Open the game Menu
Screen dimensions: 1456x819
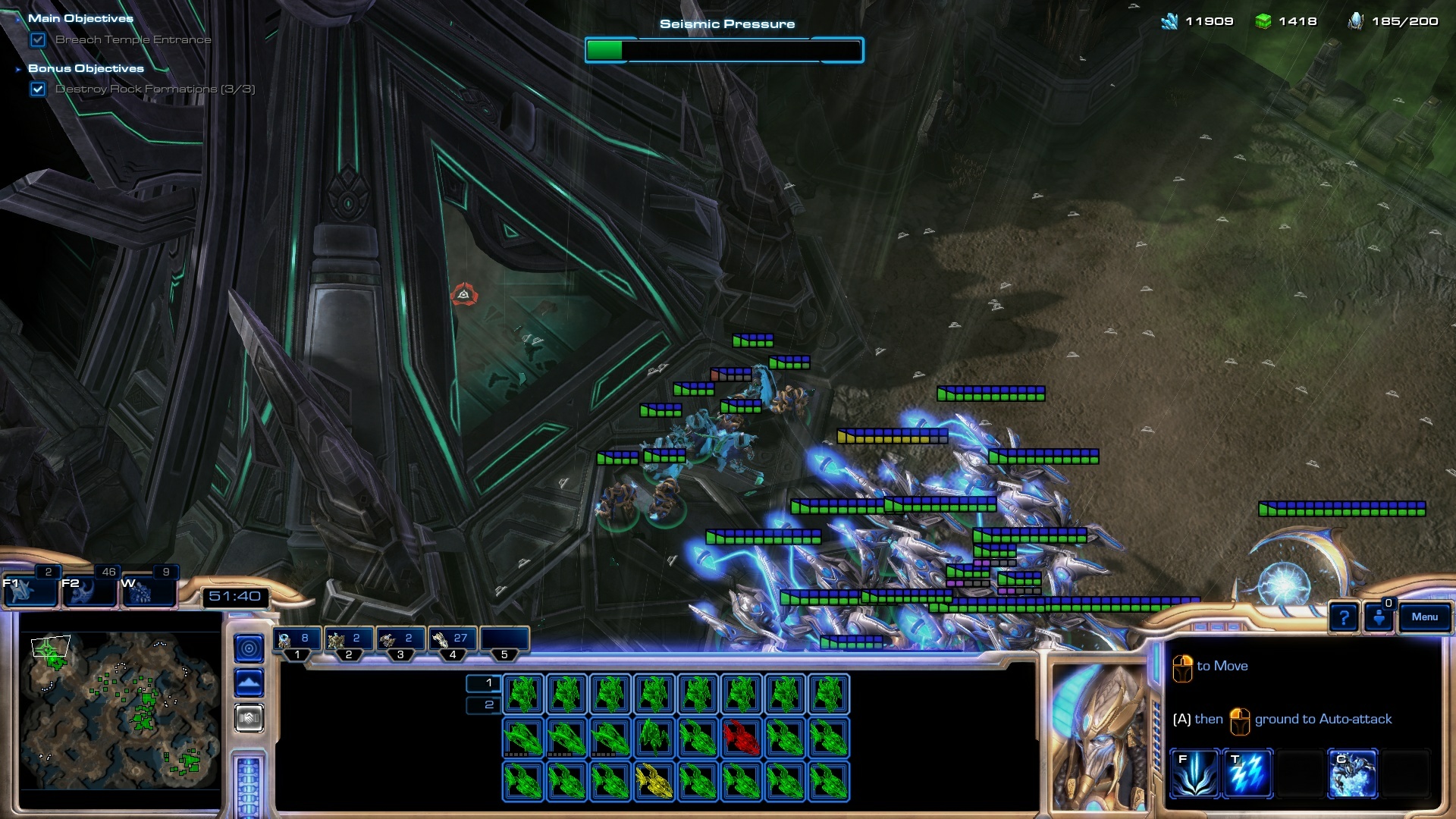point(1424,617)
